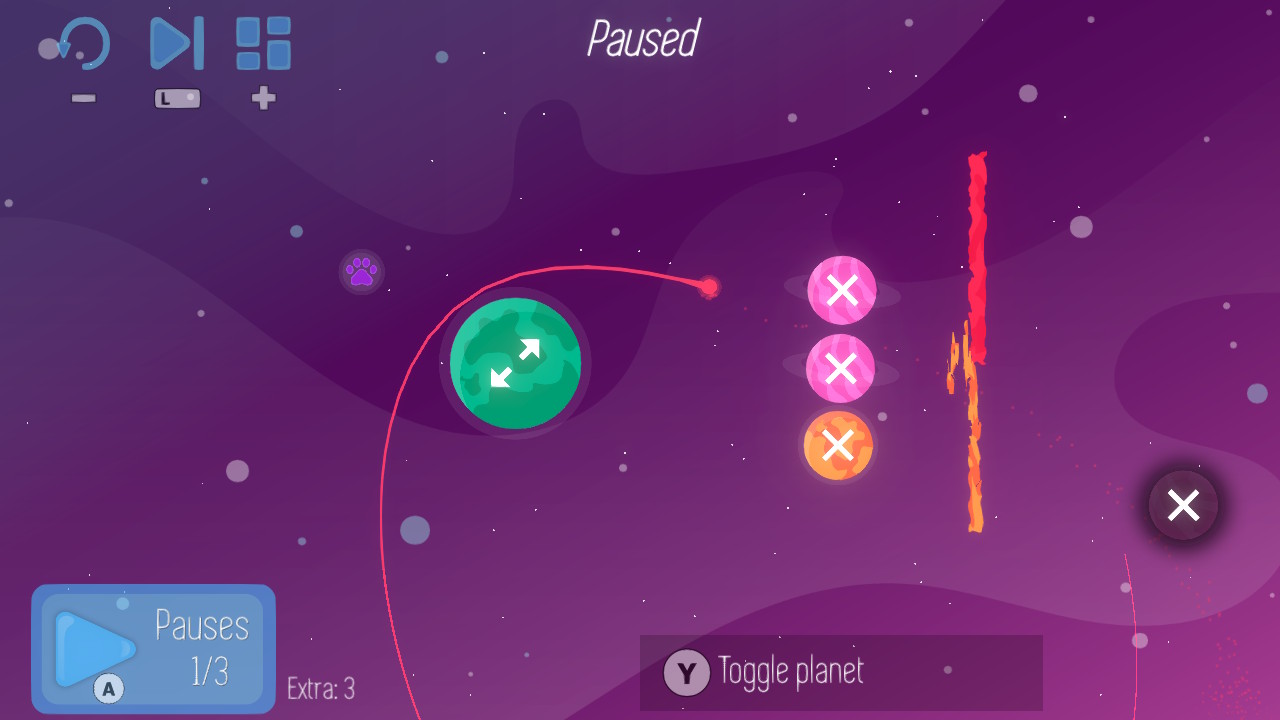Image resolution: width=1280 pixels, height=720 pixels.
Task: Click the L shoulder button badge
Action: point(176,98)
